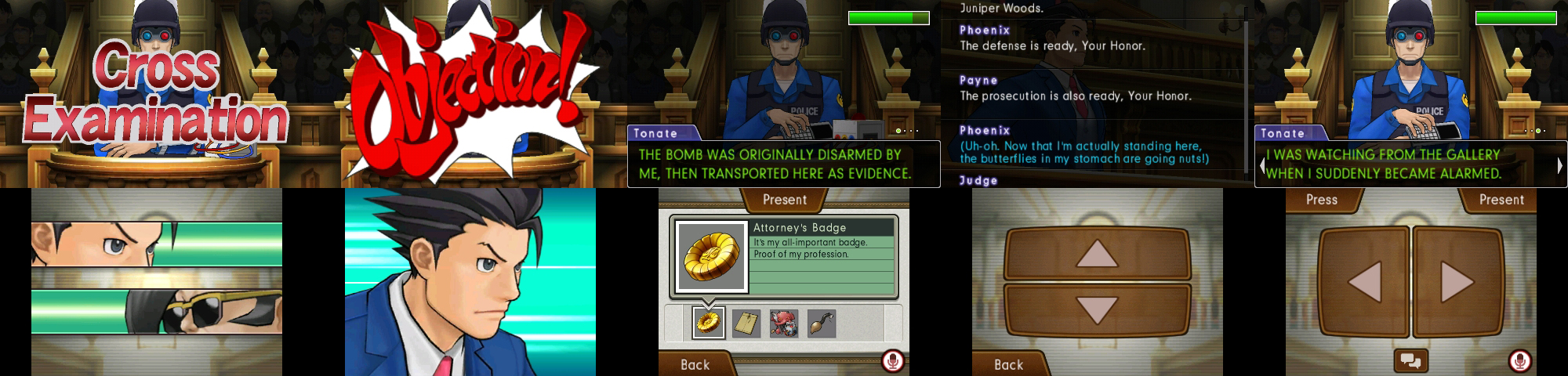This screenshot has width=1568, height=376.
Task: Go Back from the evidence Present screen
Action: pos(695,364)
